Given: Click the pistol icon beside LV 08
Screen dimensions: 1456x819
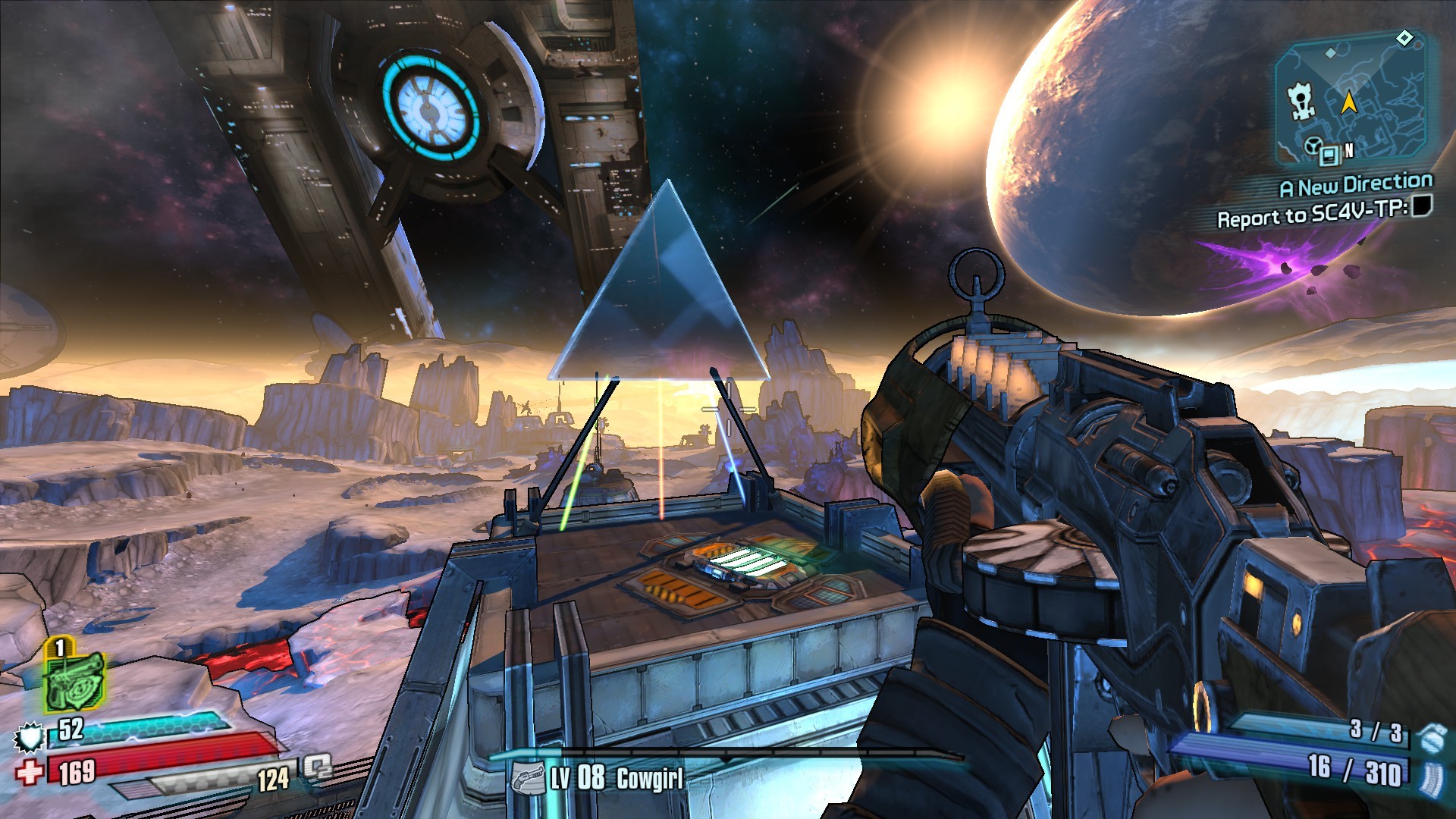Looking at the screenshot, I should click(527, 778).
